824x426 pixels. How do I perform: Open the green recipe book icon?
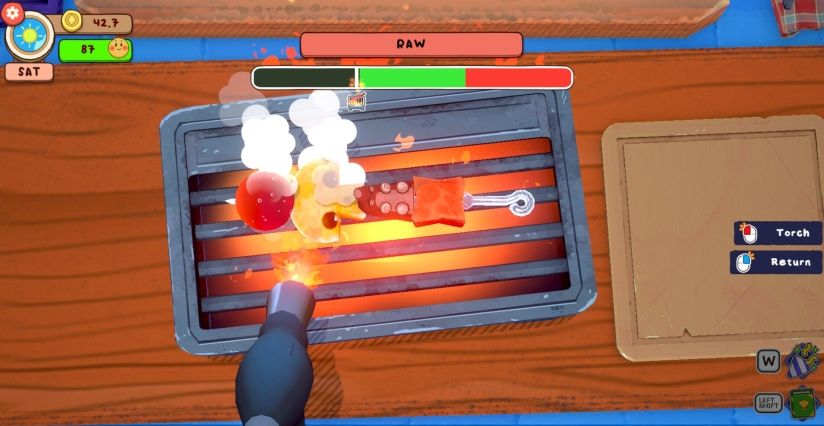pyautogui.click(x=802, y=404)
